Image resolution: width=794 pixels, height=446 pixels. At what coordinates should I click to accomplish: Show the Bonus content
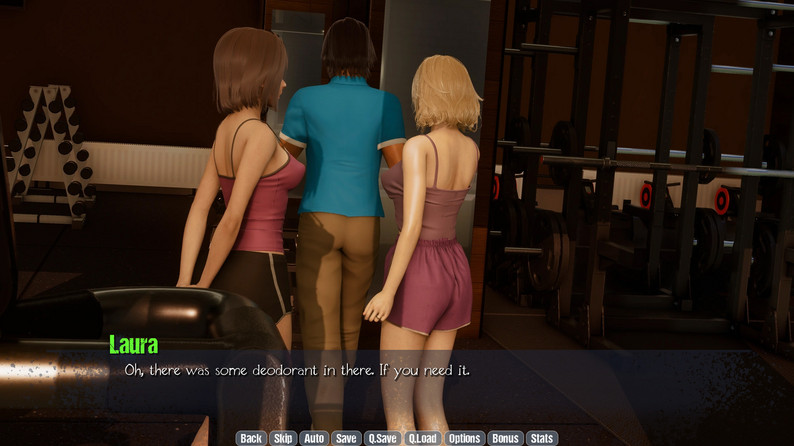click(505, 438)
